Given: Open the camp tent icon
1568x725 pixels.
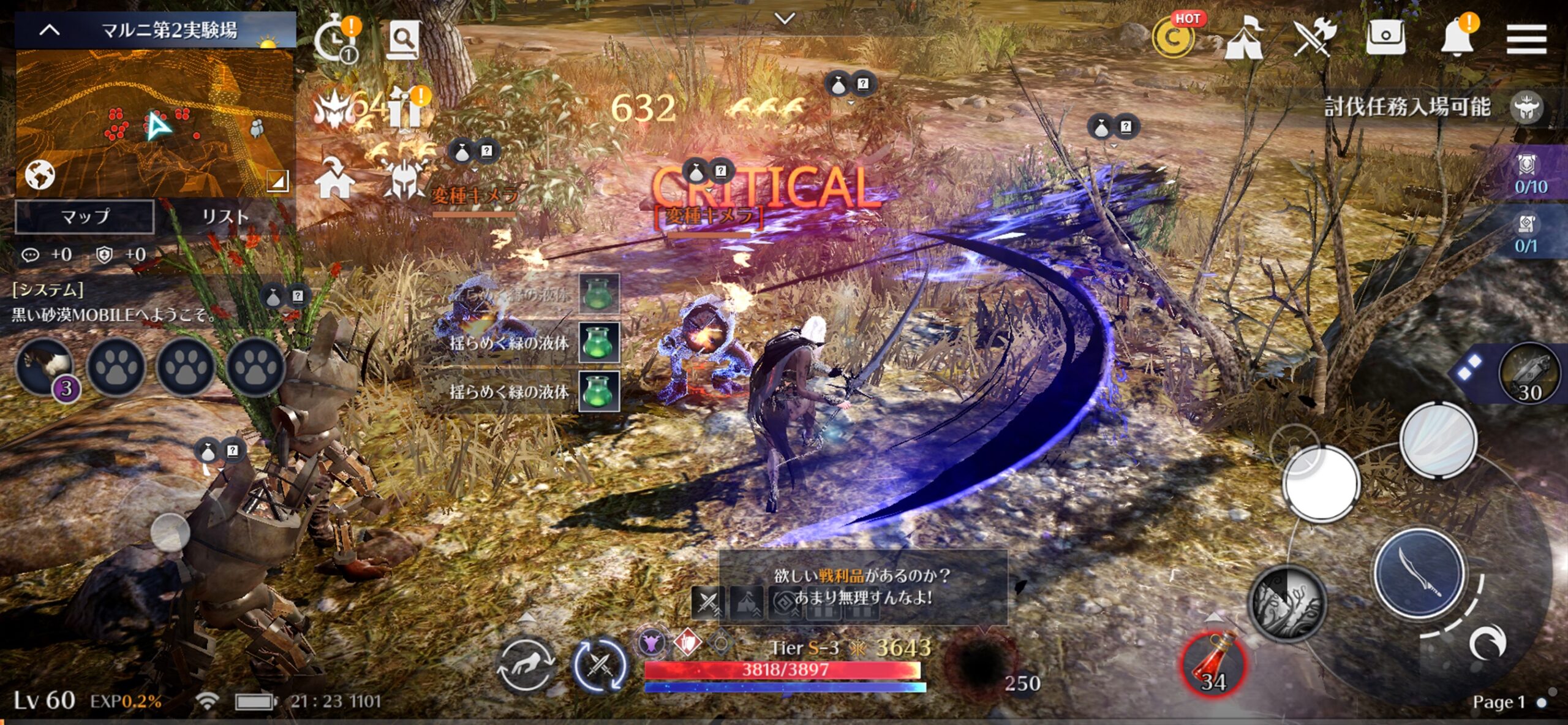Looking at the screenshot, I should 1243,39.
